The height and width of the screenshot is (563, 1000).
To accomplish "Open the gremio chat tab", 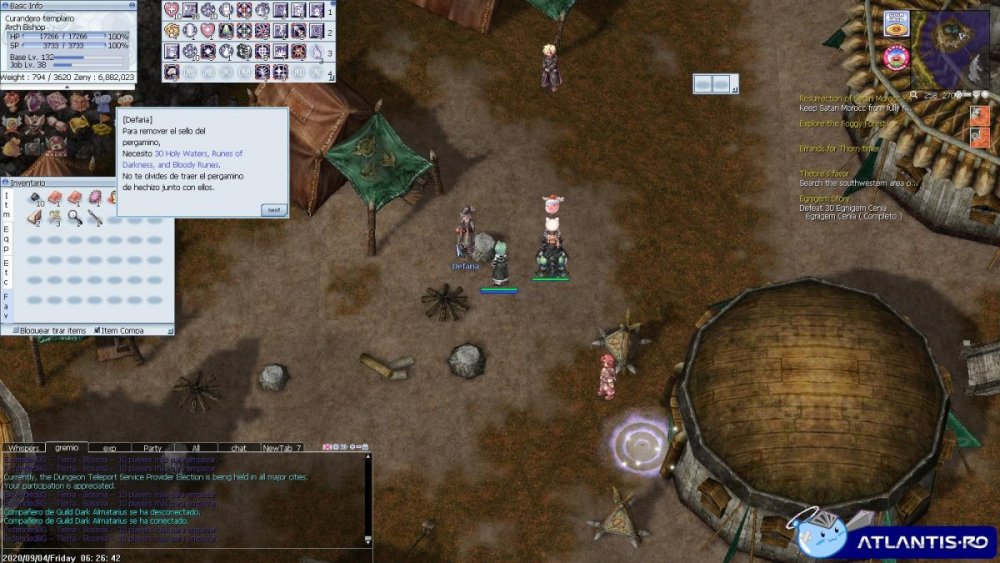I will pos(67,447).
